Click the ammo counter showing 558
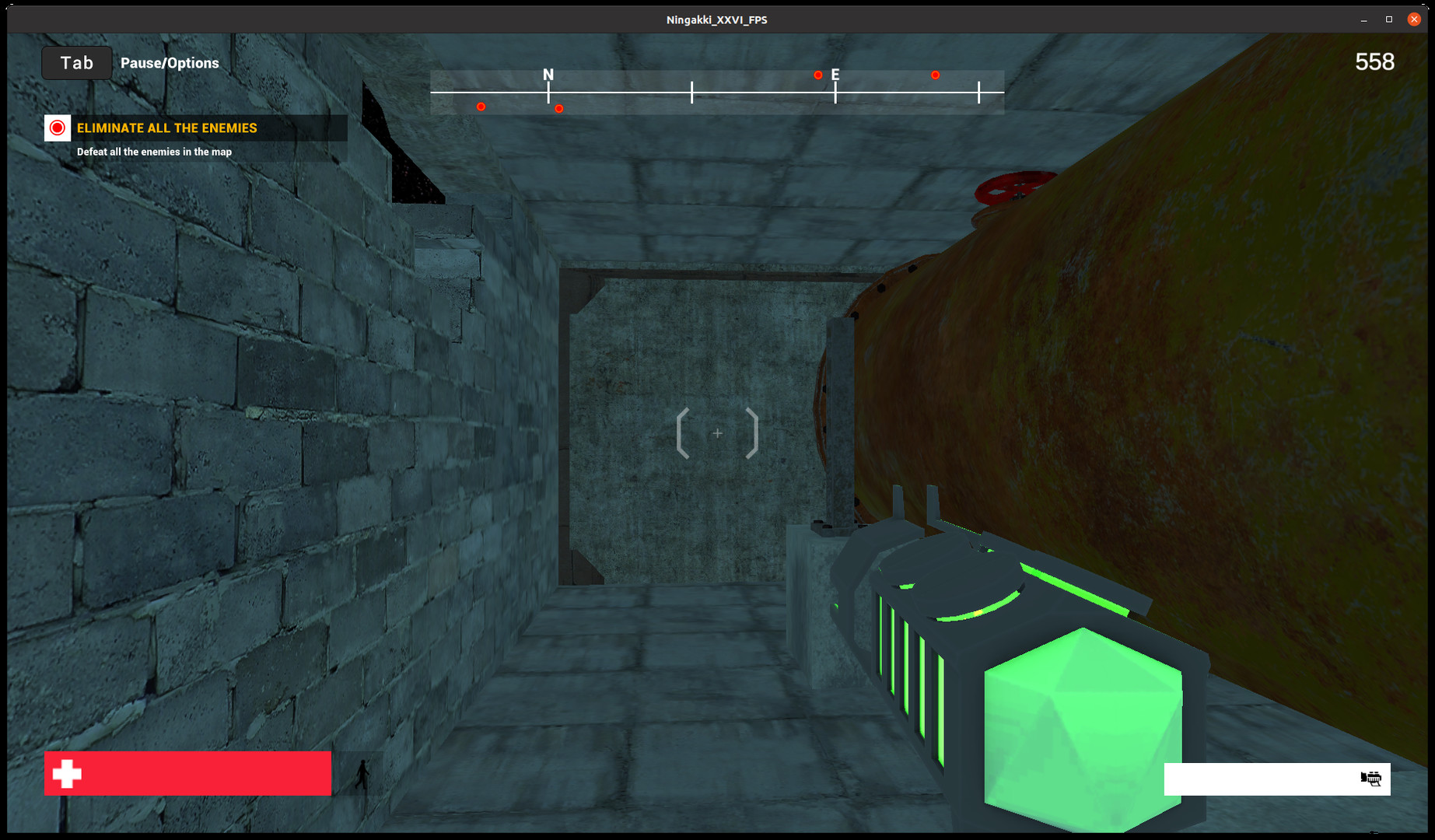Viewport: 1435px width, 840px height. pos(1374,62)
